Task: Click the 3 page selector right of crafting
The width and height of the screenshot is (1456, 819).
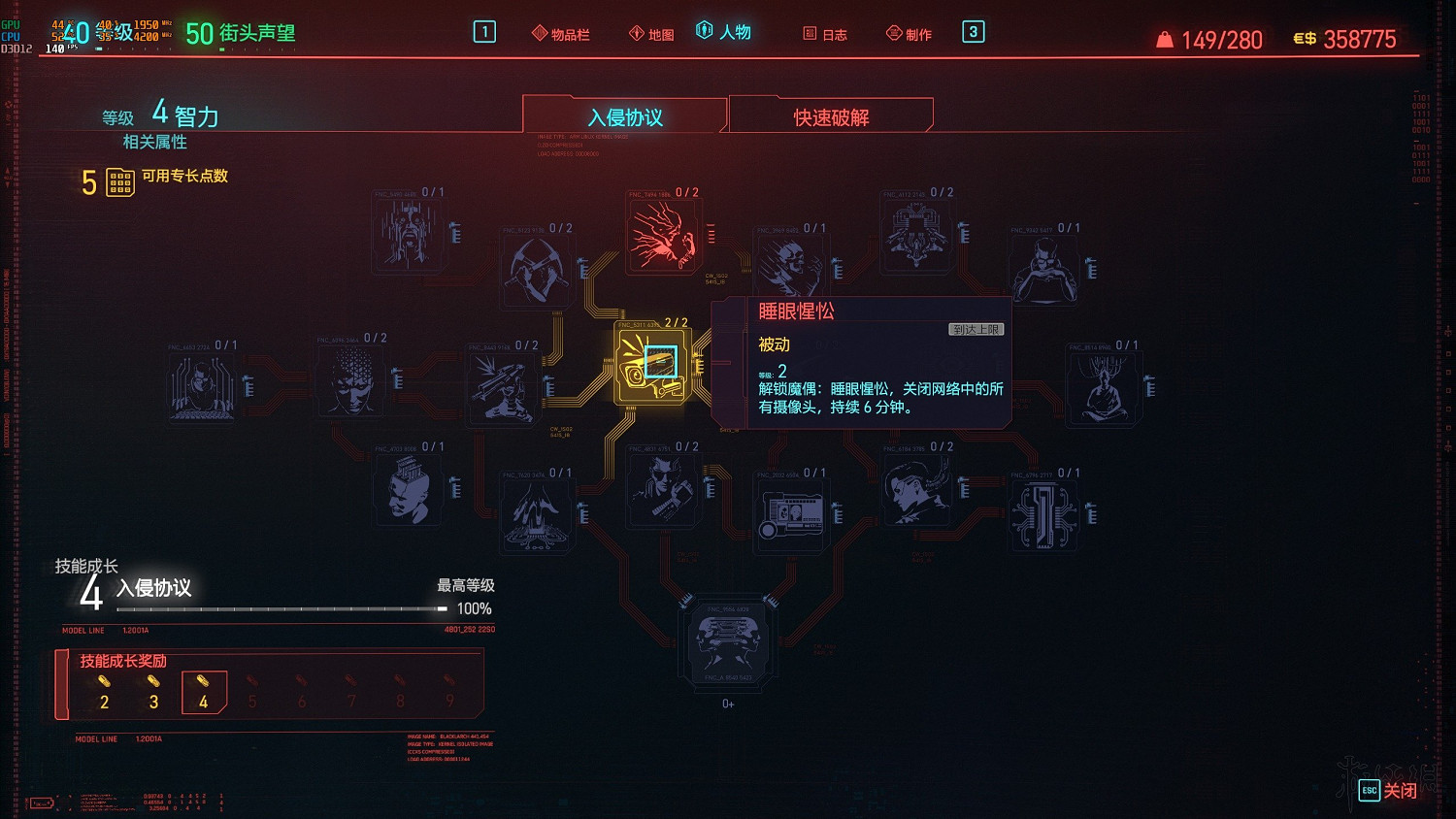Action: (x=973, y=32)
